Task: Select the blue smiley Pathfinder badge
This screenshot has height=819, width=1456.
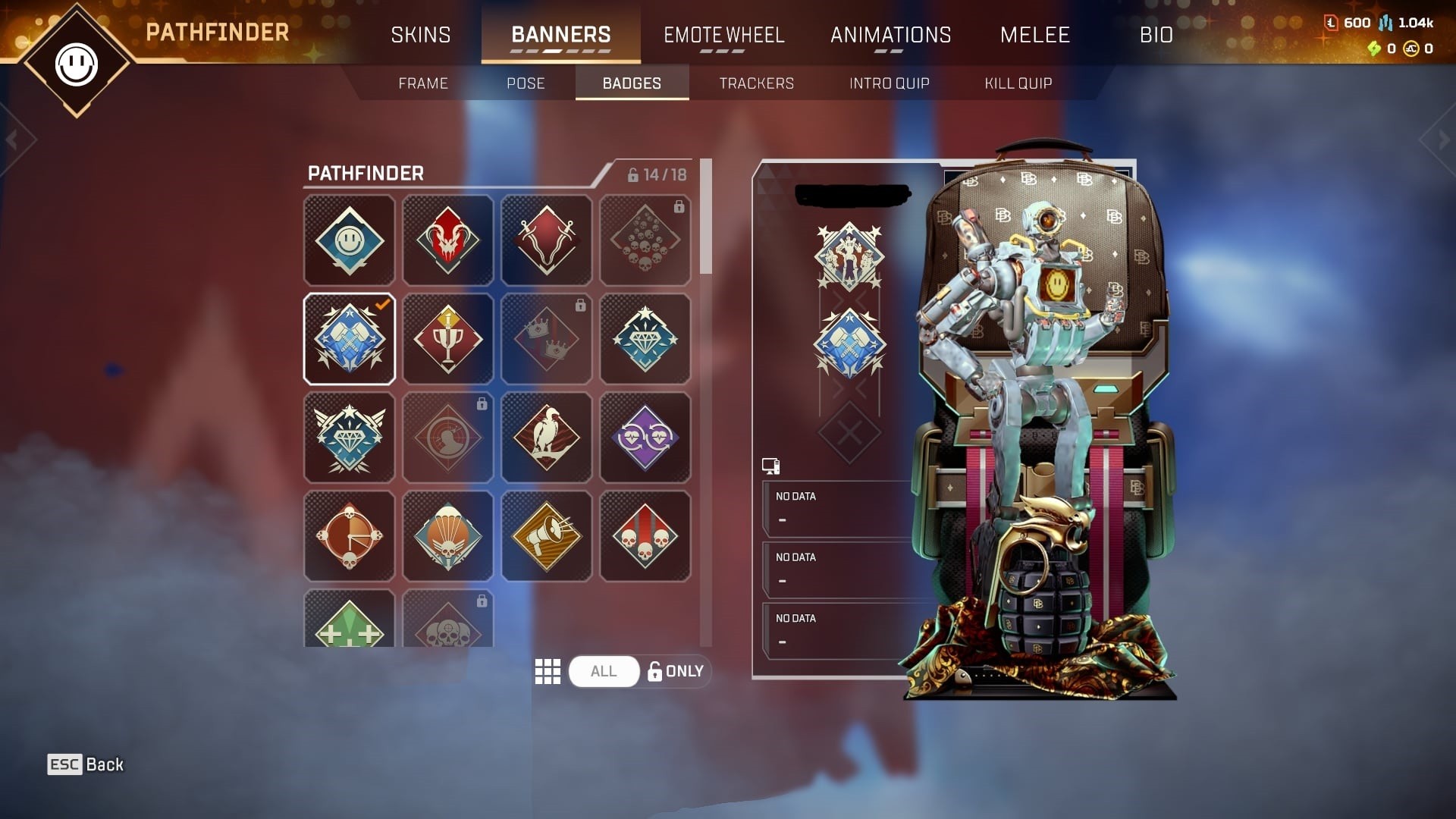Action: pos(349,240)
